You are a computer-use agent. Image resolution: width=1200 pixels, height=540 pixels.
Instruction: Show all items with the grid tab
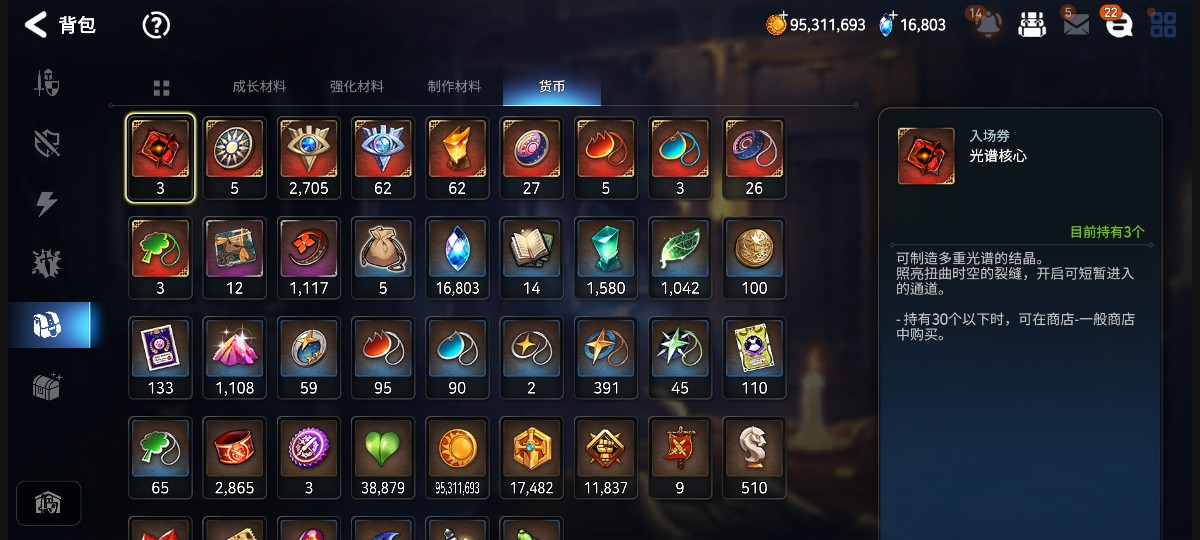(161, 88)
